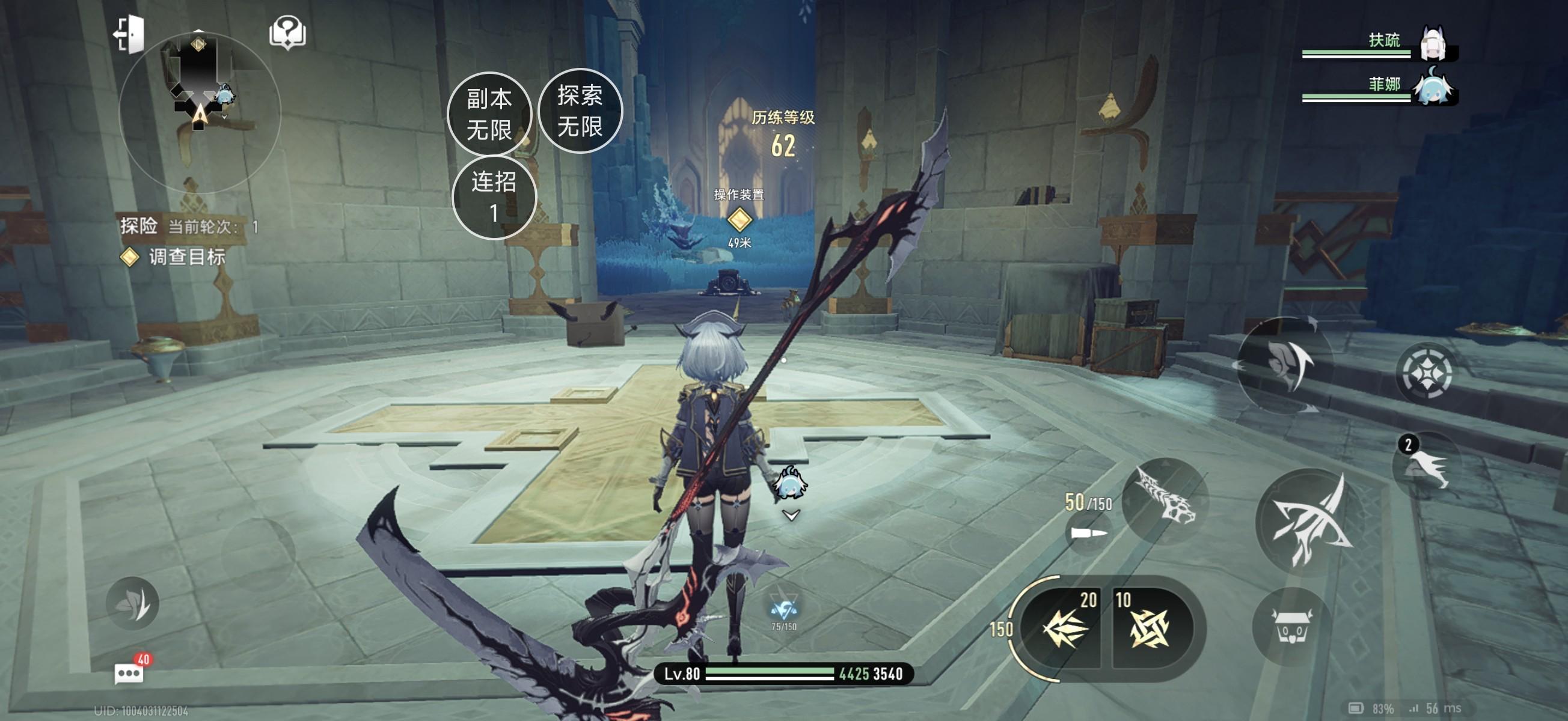Tap the exit door icon
The width and height of the screenshot is (1568, 721).
click(130, 34)
